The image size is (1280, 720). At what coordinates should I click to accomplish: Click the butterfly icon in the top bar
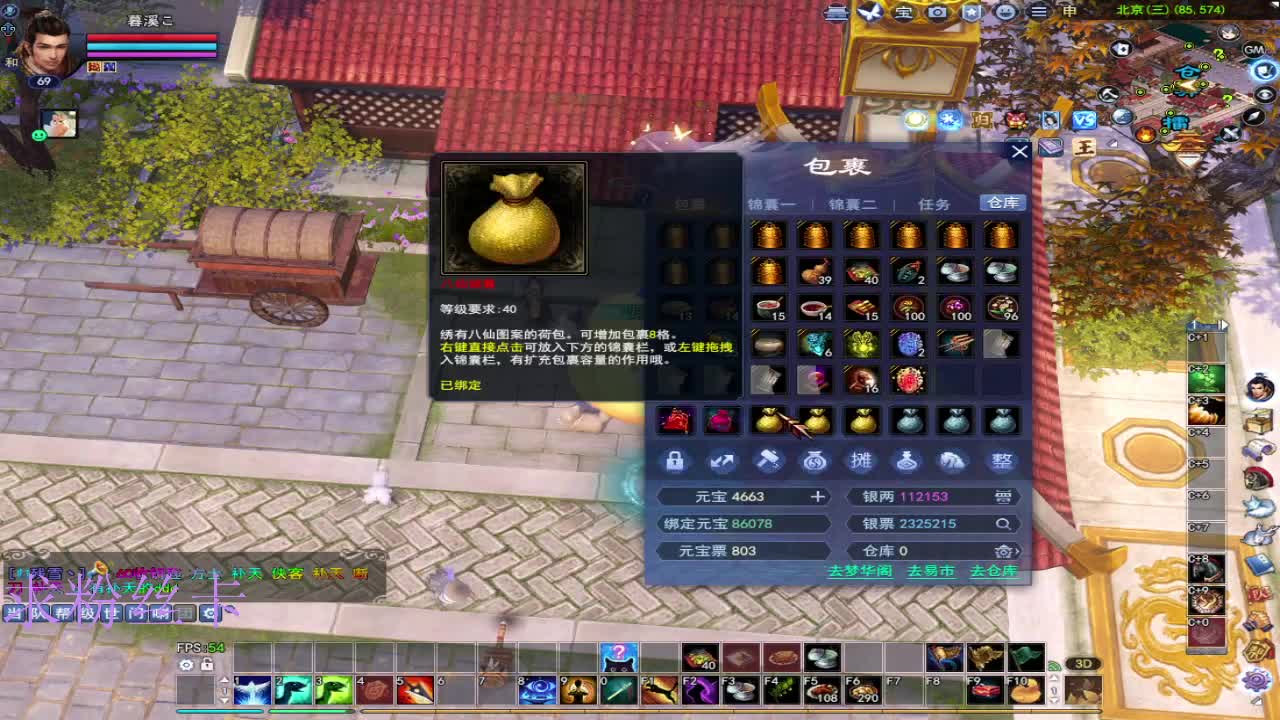(x=868, y=12)
